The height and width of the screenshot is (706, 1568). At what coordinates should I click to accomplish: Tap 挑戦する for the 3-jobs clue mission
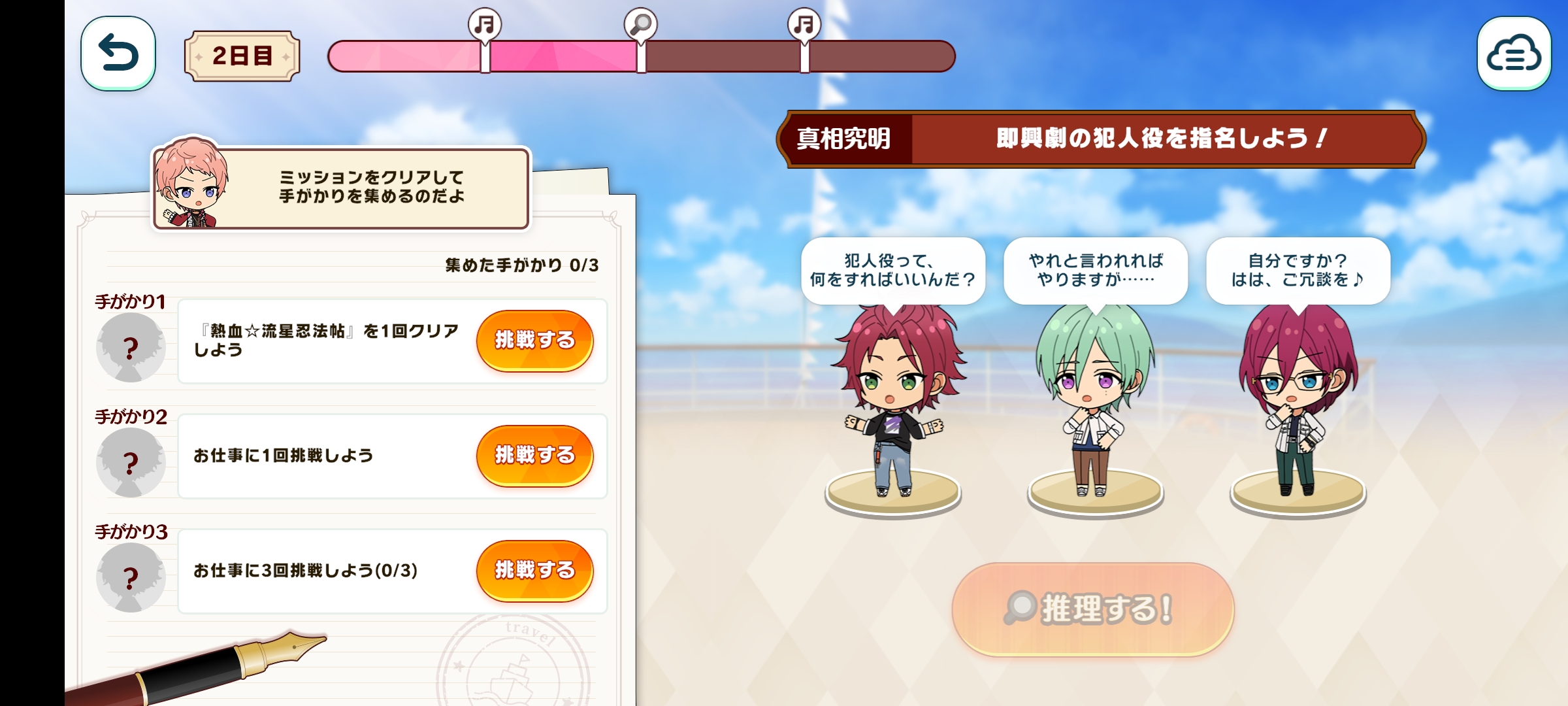(x=534, y=570)
